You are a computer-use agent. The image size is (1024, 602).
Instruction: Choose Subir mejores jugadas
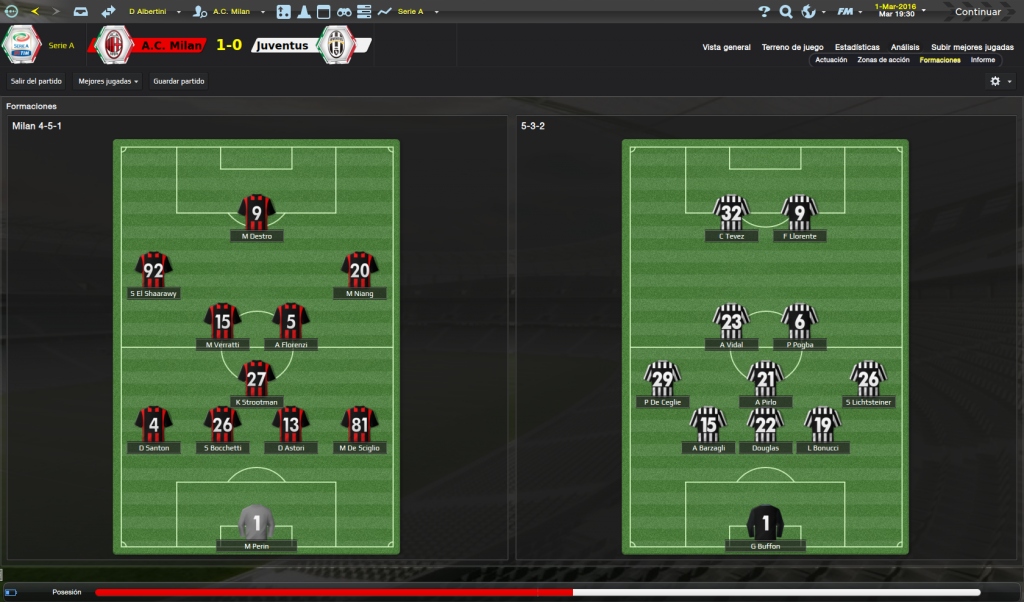(972, 47)
